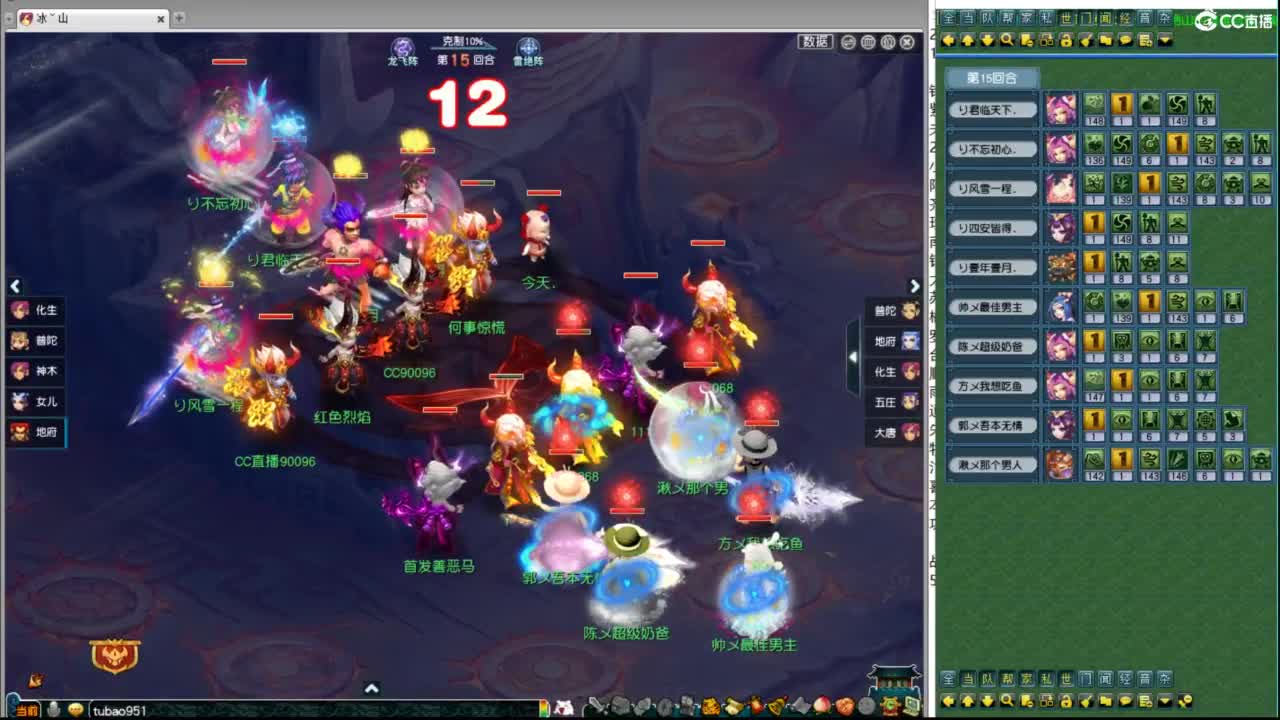Toggle the auto-battle circle button top right
1280x720 pixels.
tap(849, 42)
